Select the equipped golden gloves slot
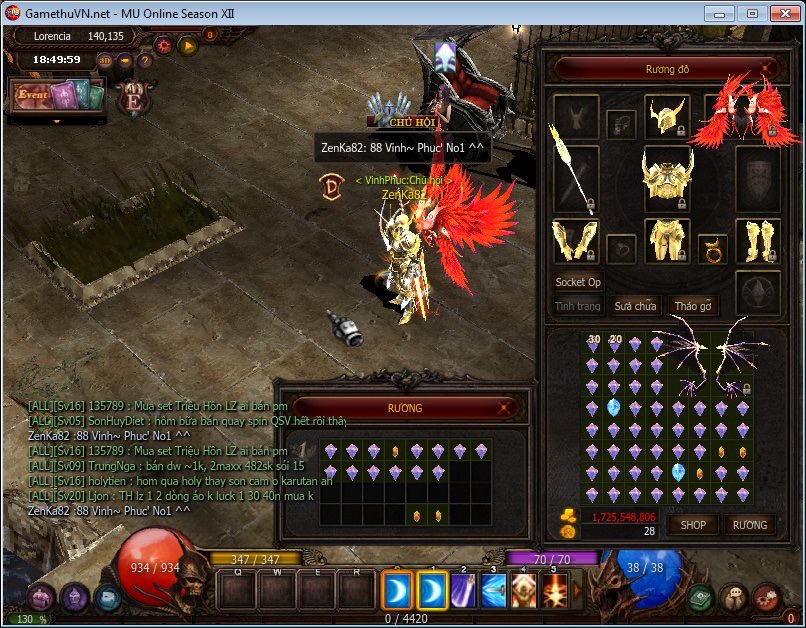This screenshot has height=628, width=806. (x=575, y=242)
